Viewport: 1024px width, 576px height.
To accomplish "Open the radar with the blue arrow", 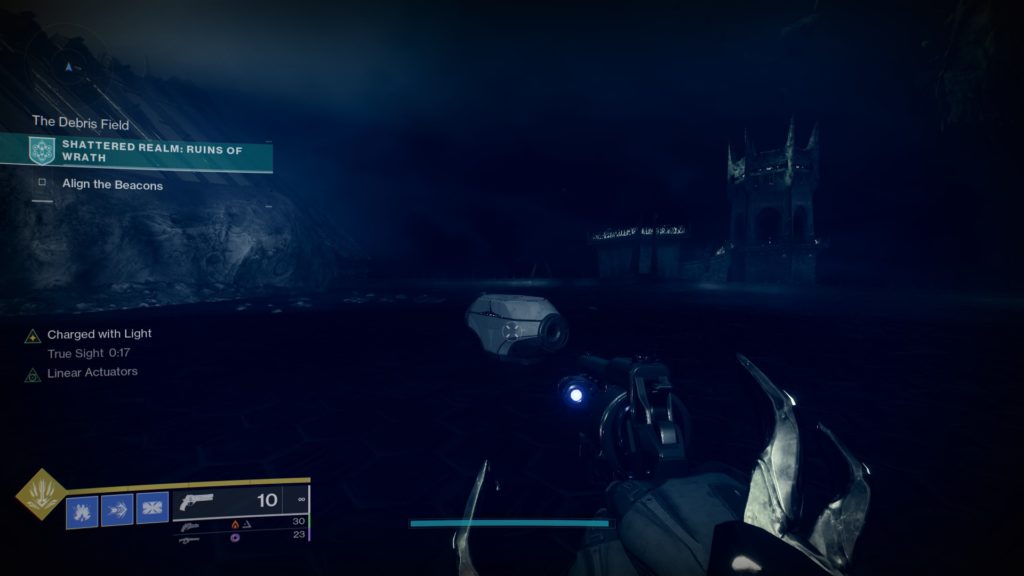I will pyautogui.click(x=68, y=67).
